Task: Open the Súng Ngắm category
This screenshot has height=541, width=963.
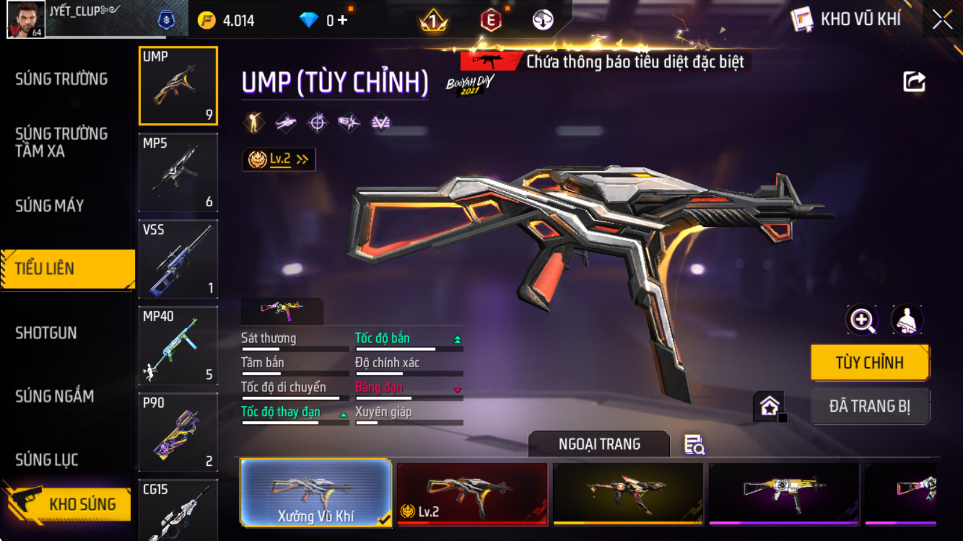Action: pyautogui.click(x=55, y=396)
